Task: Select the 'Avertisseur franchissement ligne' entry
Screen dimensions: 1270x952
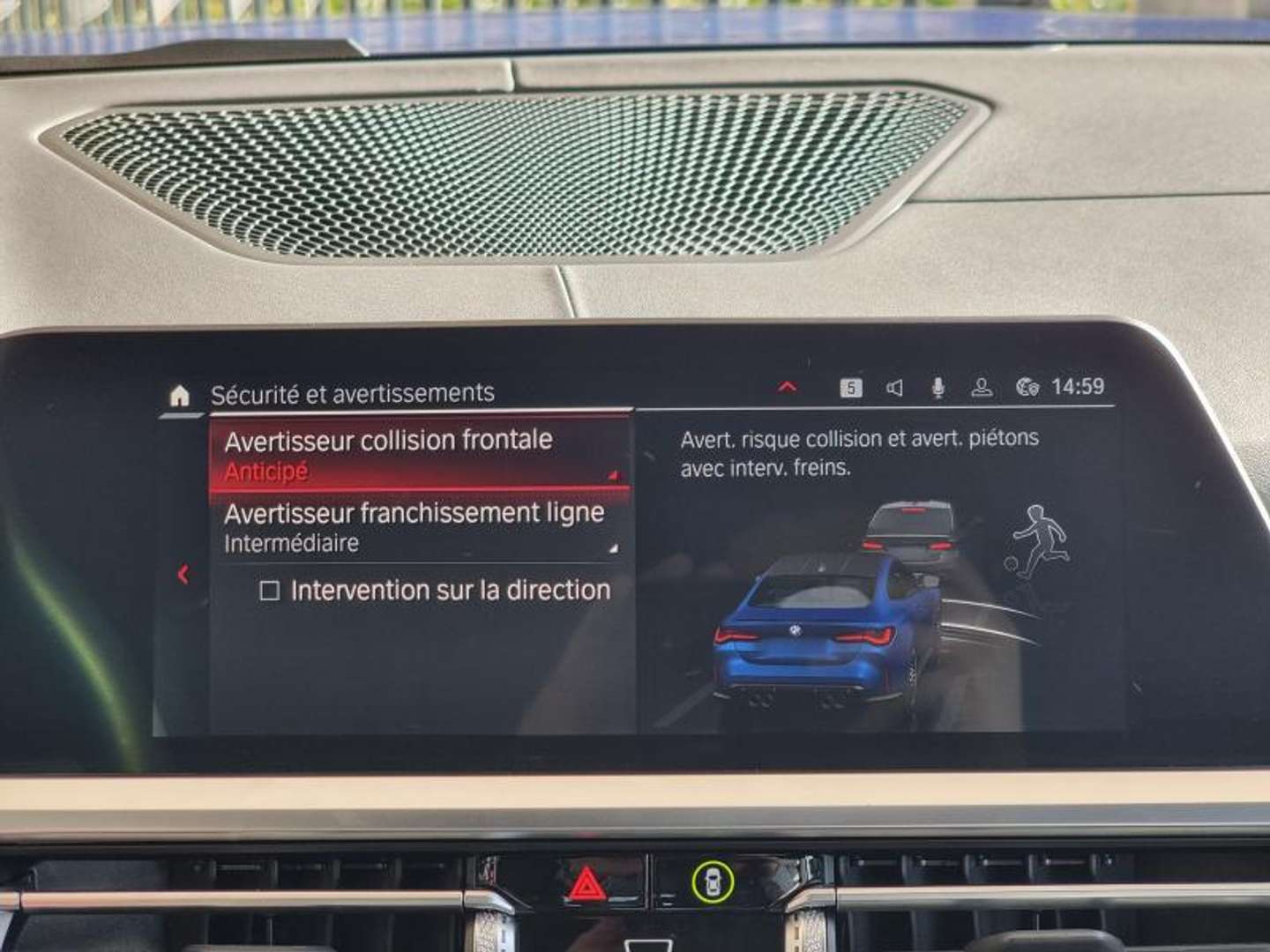Action: [415, 512]
